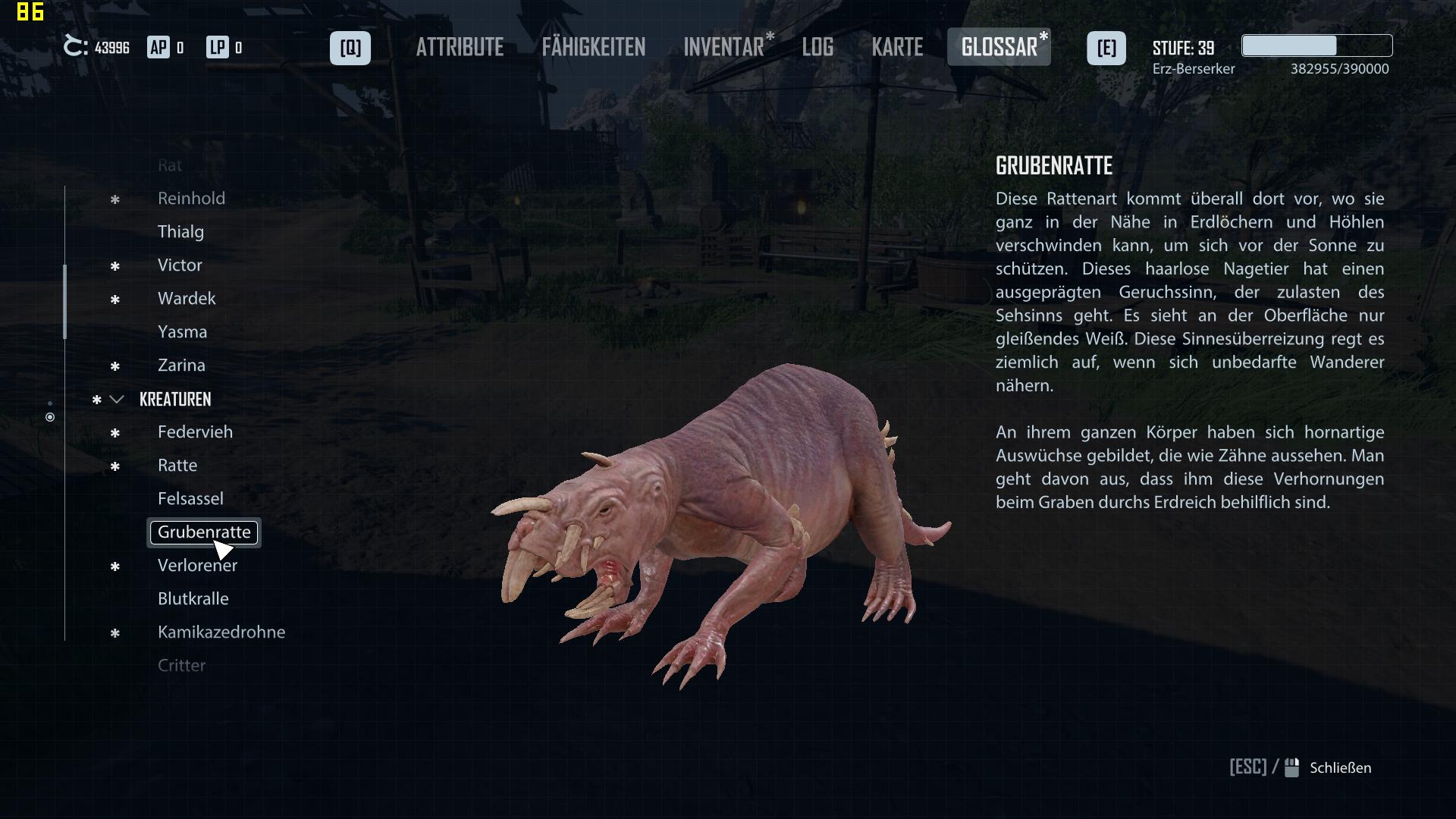Close the glossary with Schließen
Viewport: 1456px width, 819px height.
point(1339,768)
